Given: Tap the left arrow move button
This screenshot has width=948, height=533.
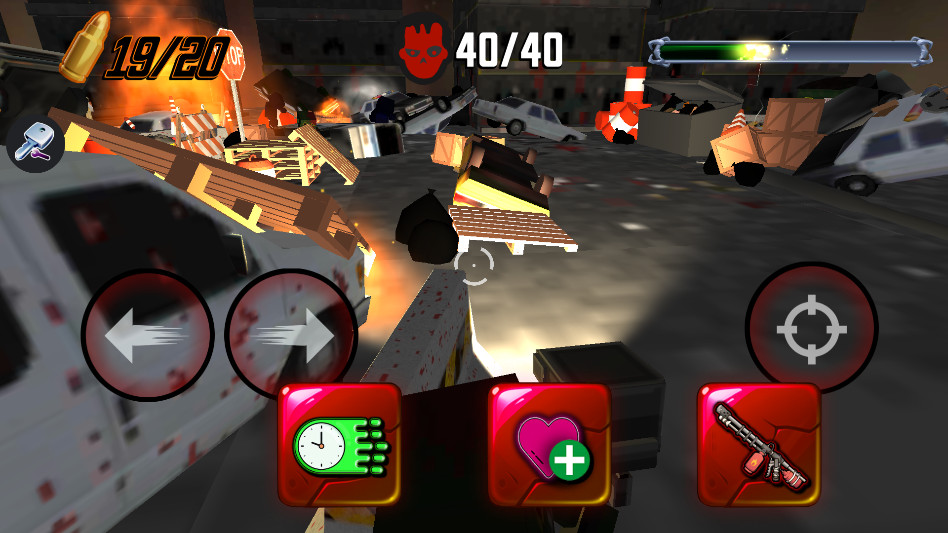Looking at the screenshot, I should [x=147, y=335].
